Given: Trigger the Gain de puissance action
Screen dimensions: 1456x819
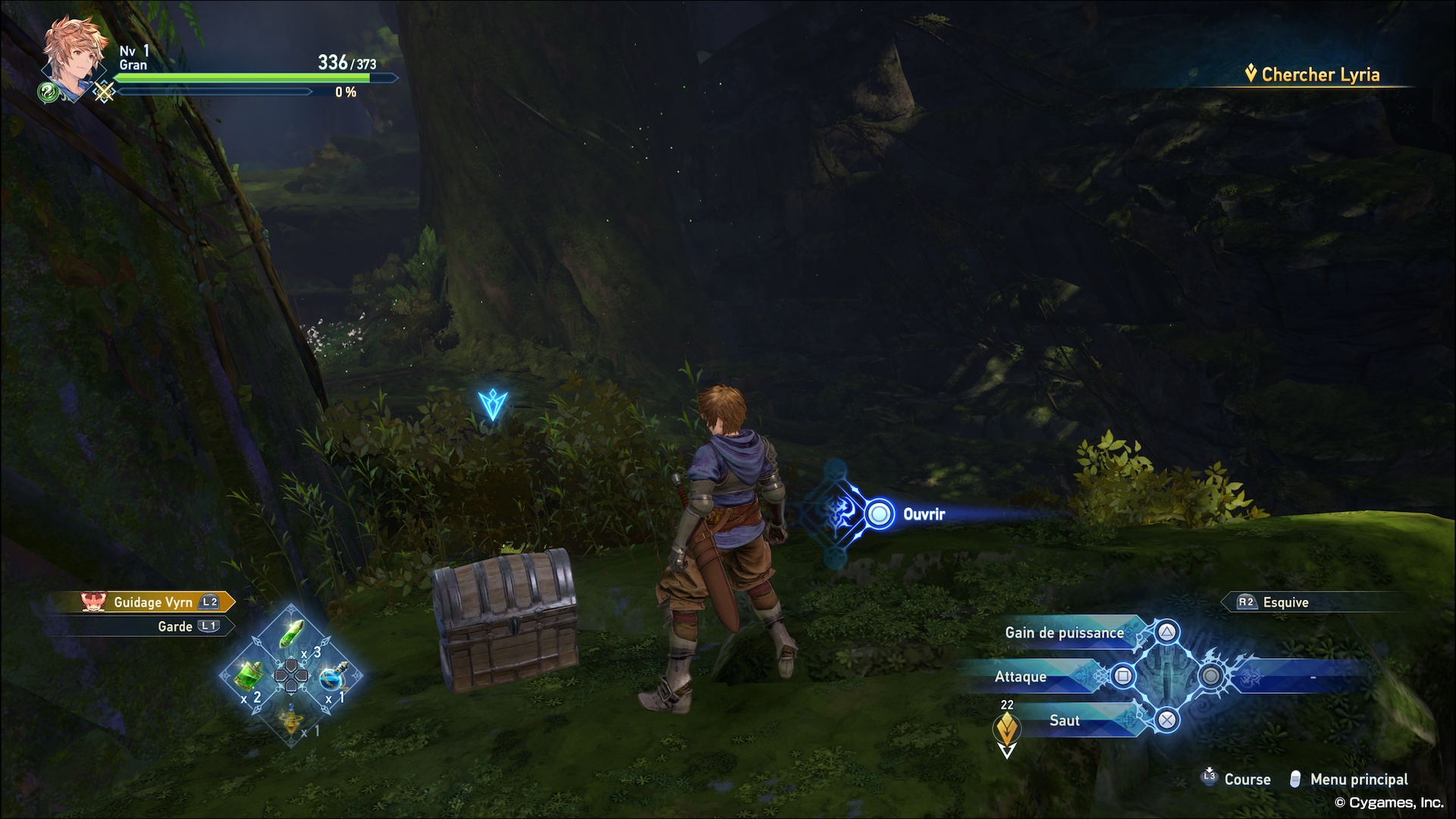Looking at the screenshot, I should coord(1064,633).
